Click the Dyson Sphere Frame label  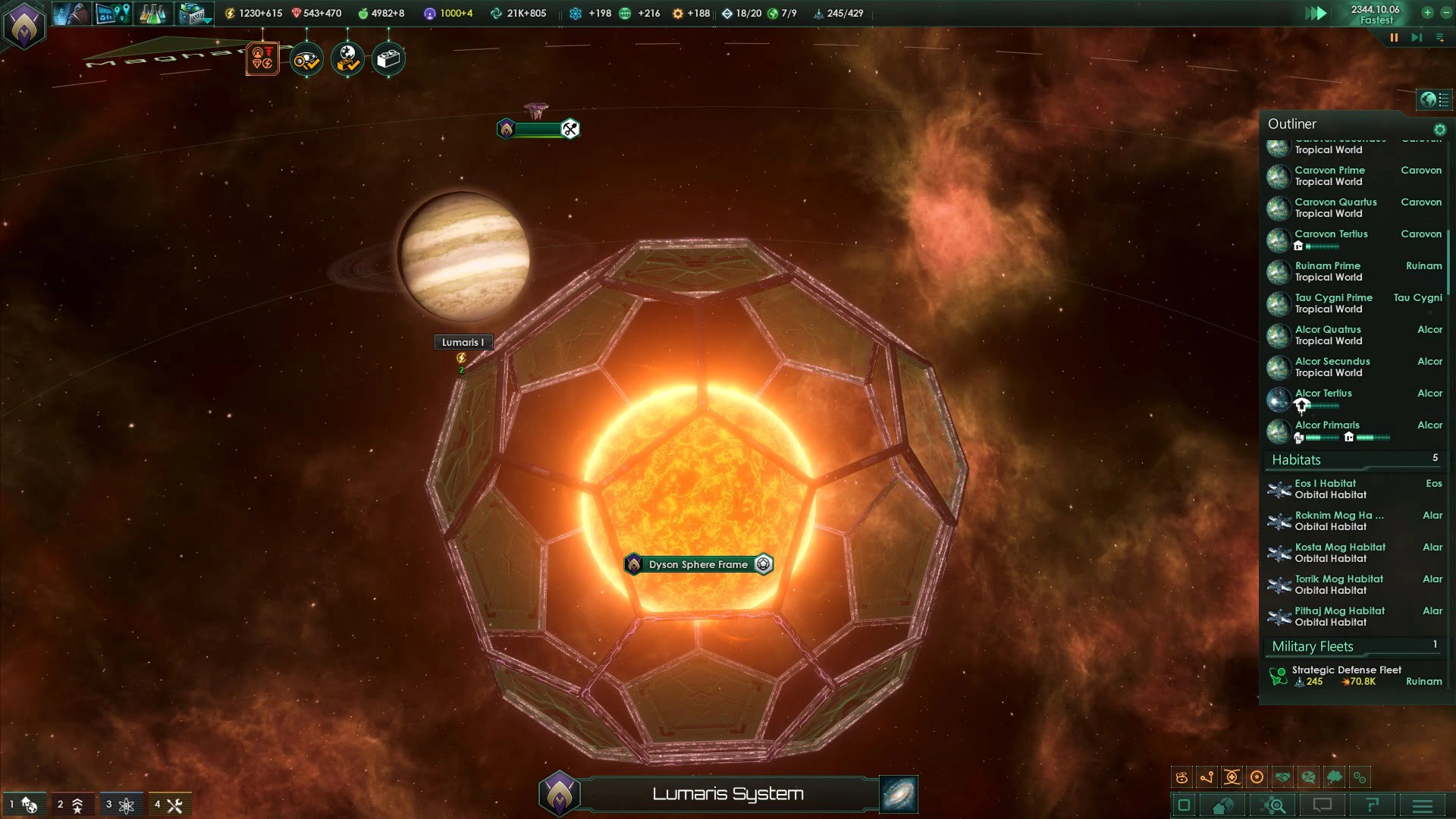[698, 564]
